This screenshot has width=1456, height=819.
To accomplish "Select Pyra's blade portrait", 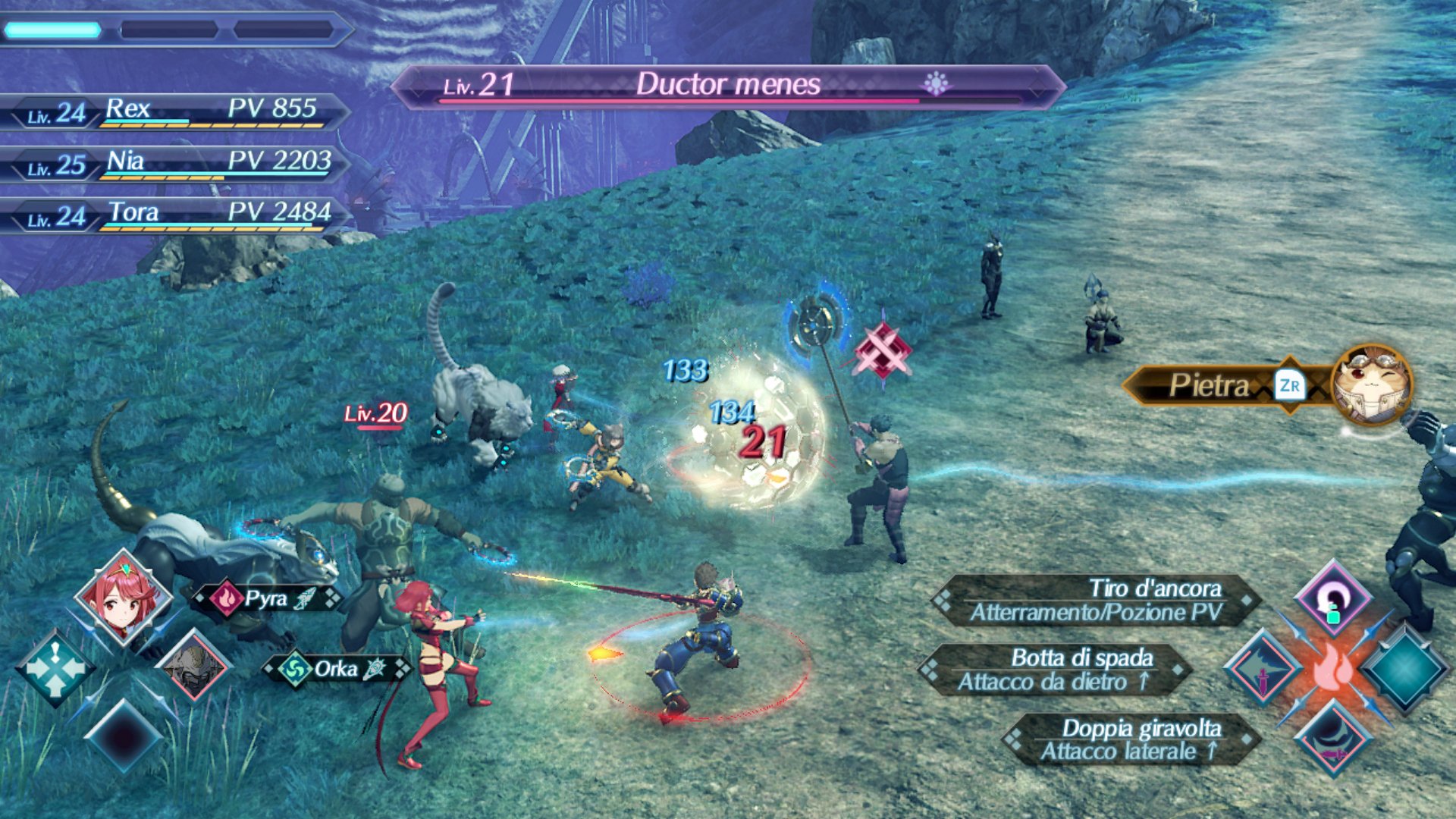I will point(124,598).
